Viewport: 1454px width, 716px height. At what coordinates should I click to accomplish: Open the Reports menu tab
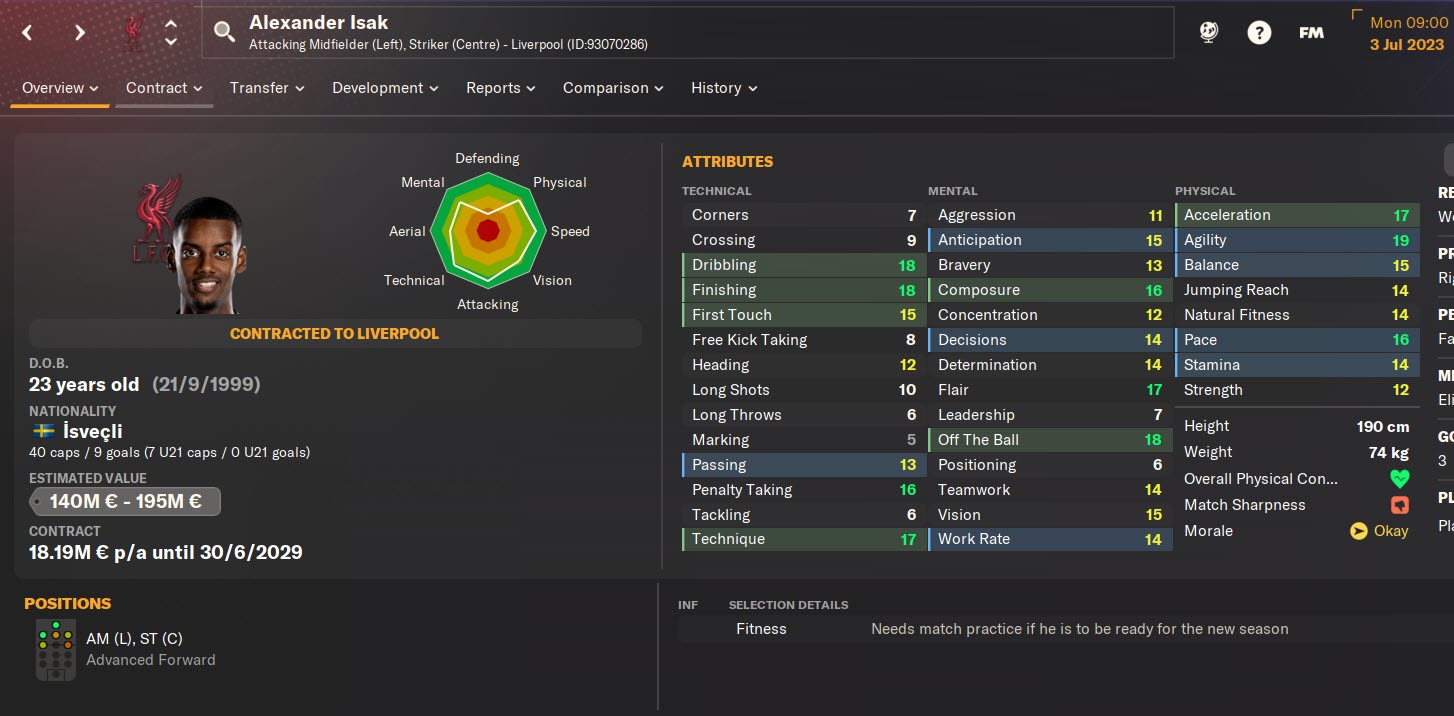tap(500, 88)
